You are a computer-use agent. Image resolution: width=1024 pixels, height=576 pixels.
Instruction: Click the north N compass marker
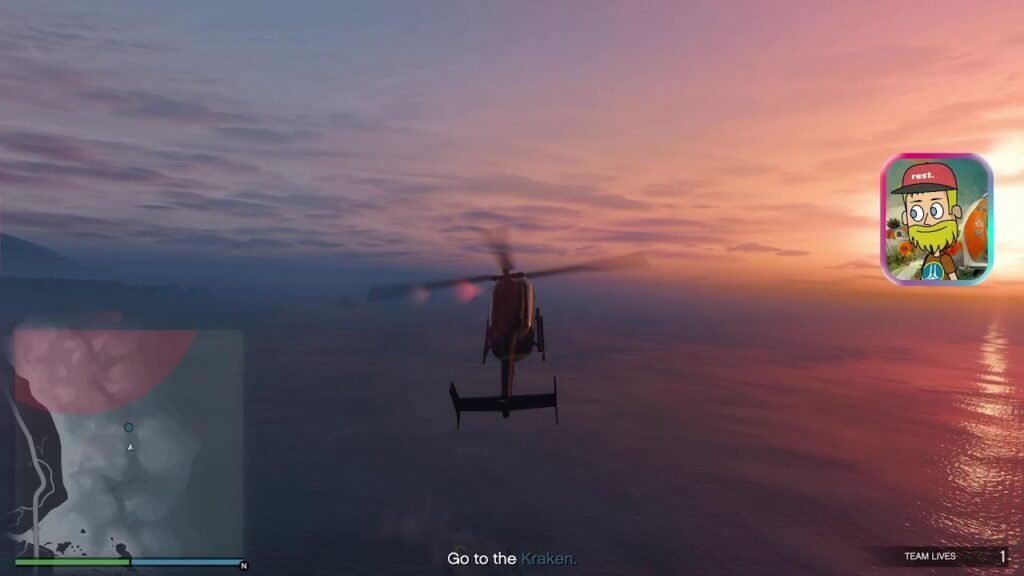pyautogui.click(x=243, y=566)
